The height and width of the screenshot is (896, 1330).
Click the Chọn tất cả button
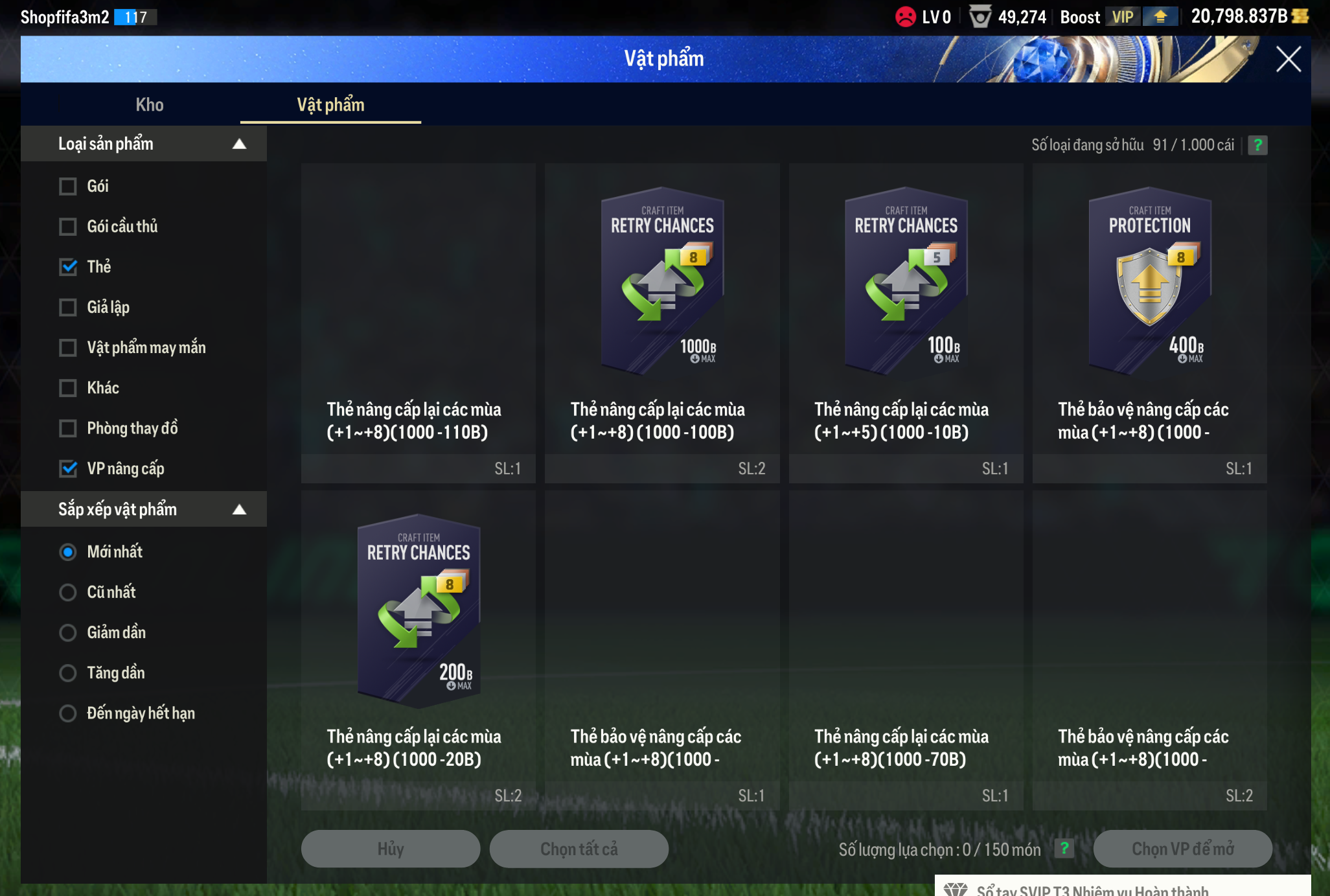pos(579,849)
